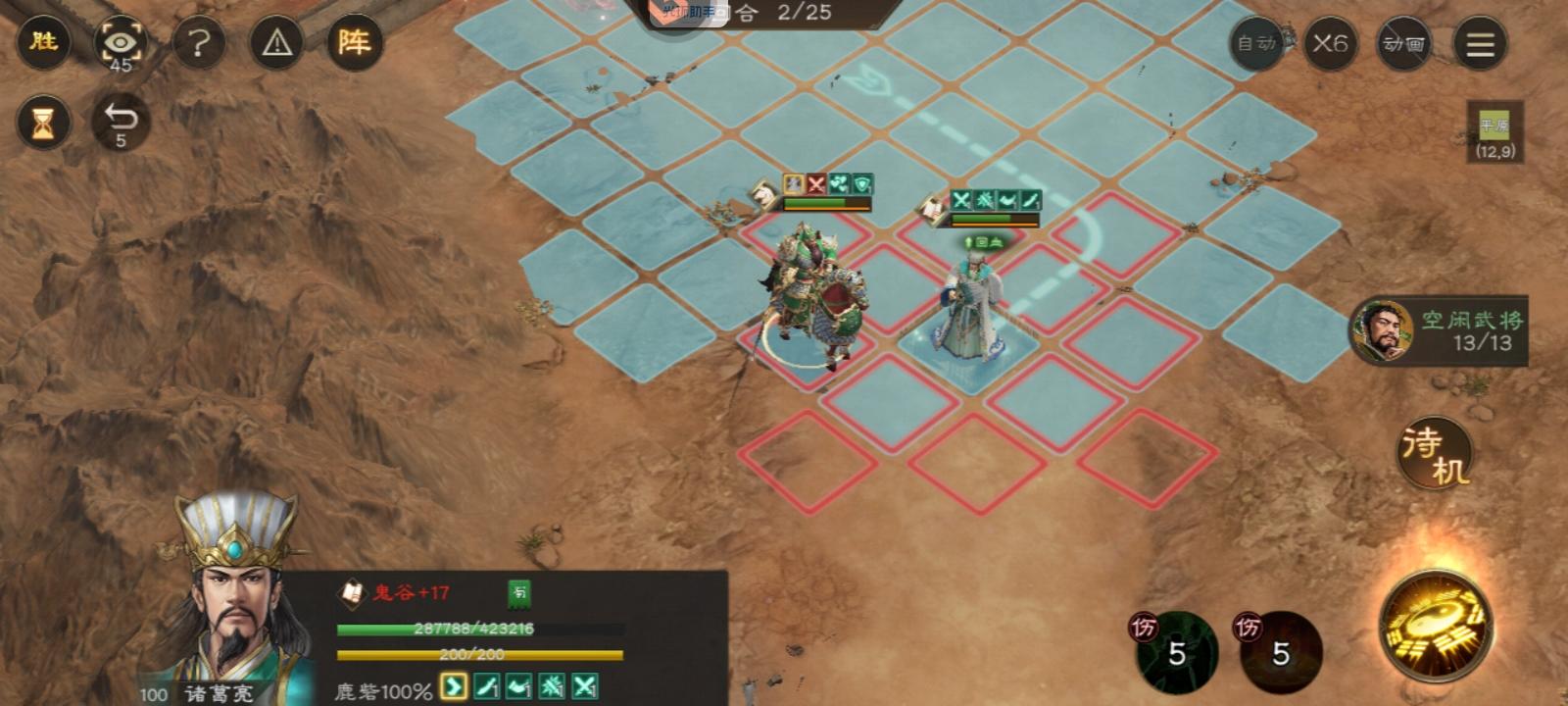This screenshot has height=706, width=1568.
Task: Open the warning triangle alert icon
Action: click(x=277, y=43)
